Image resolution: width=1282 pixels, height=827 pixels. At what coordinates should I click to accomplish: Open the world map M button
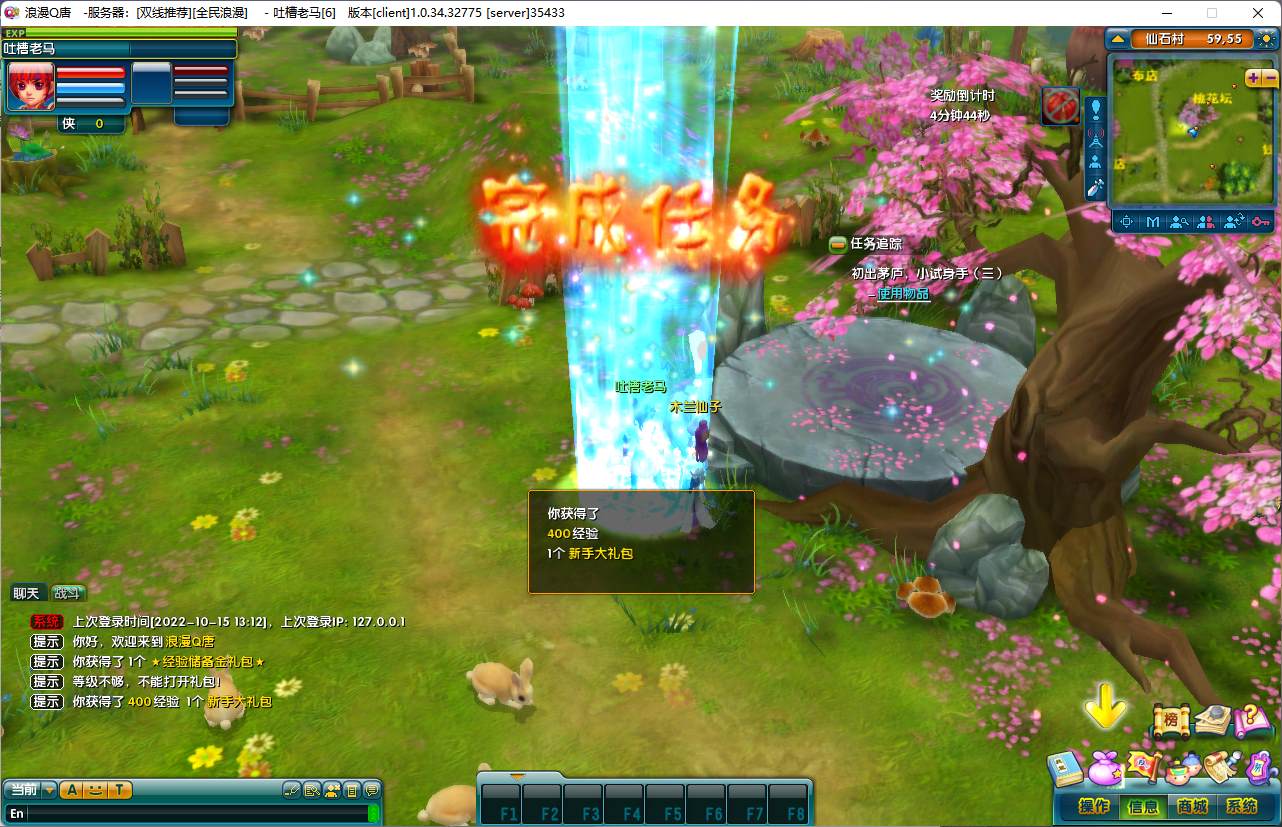(1153, 222)
